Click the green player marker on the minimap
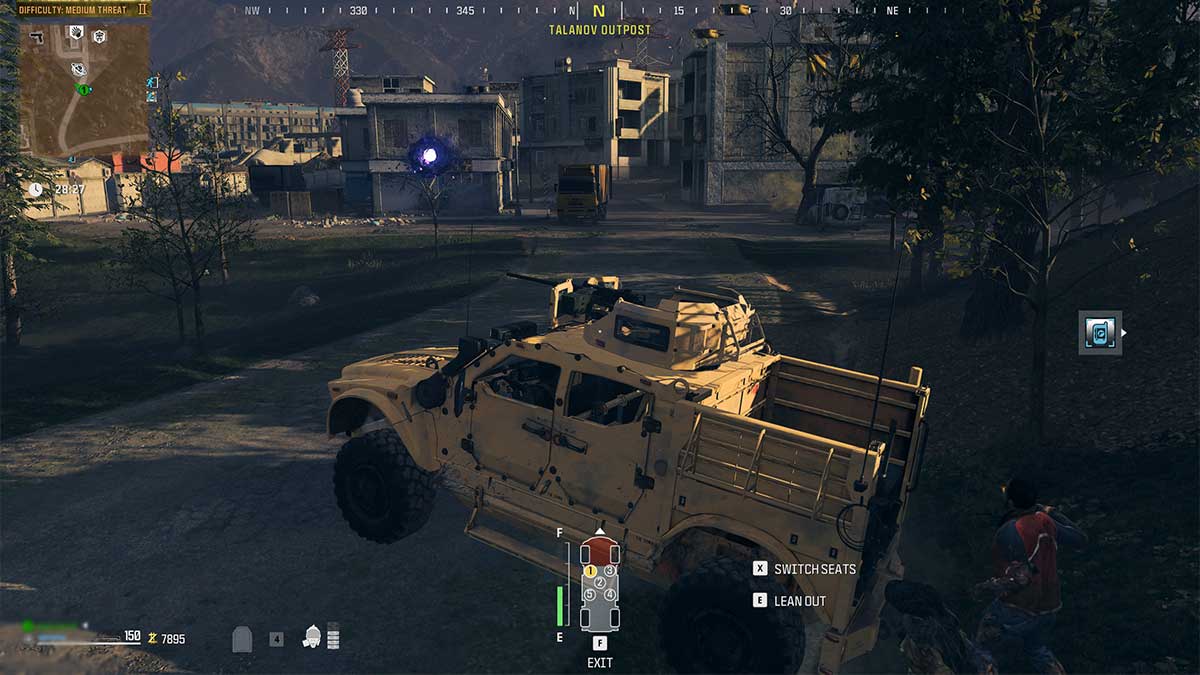Image resolution: width=1200 pixels, height=675 pixels. click(x=84, y=89)
